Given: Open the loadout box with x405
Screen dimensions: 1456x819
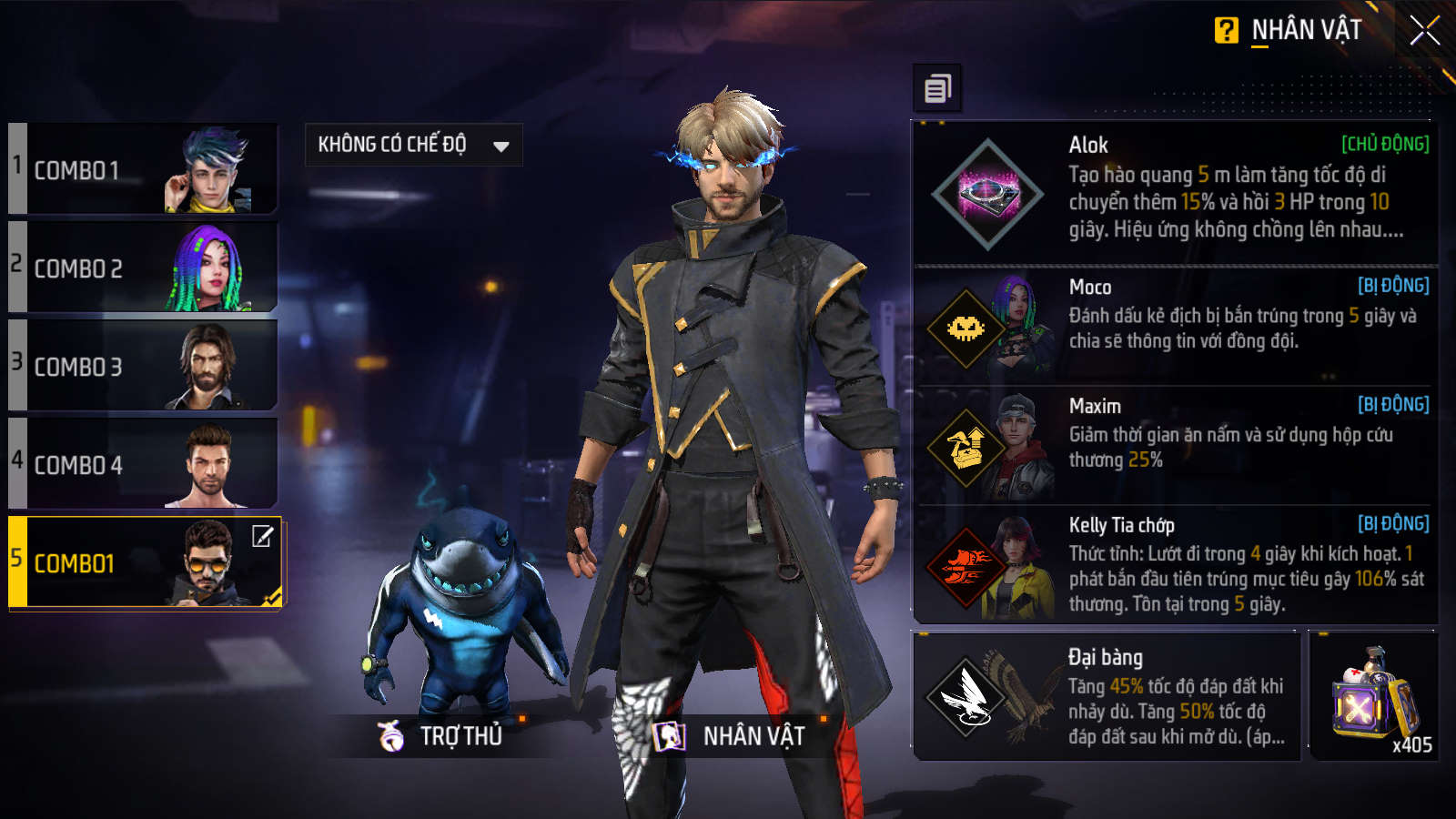Looking at the screenshot, I should click(1372, 696).
